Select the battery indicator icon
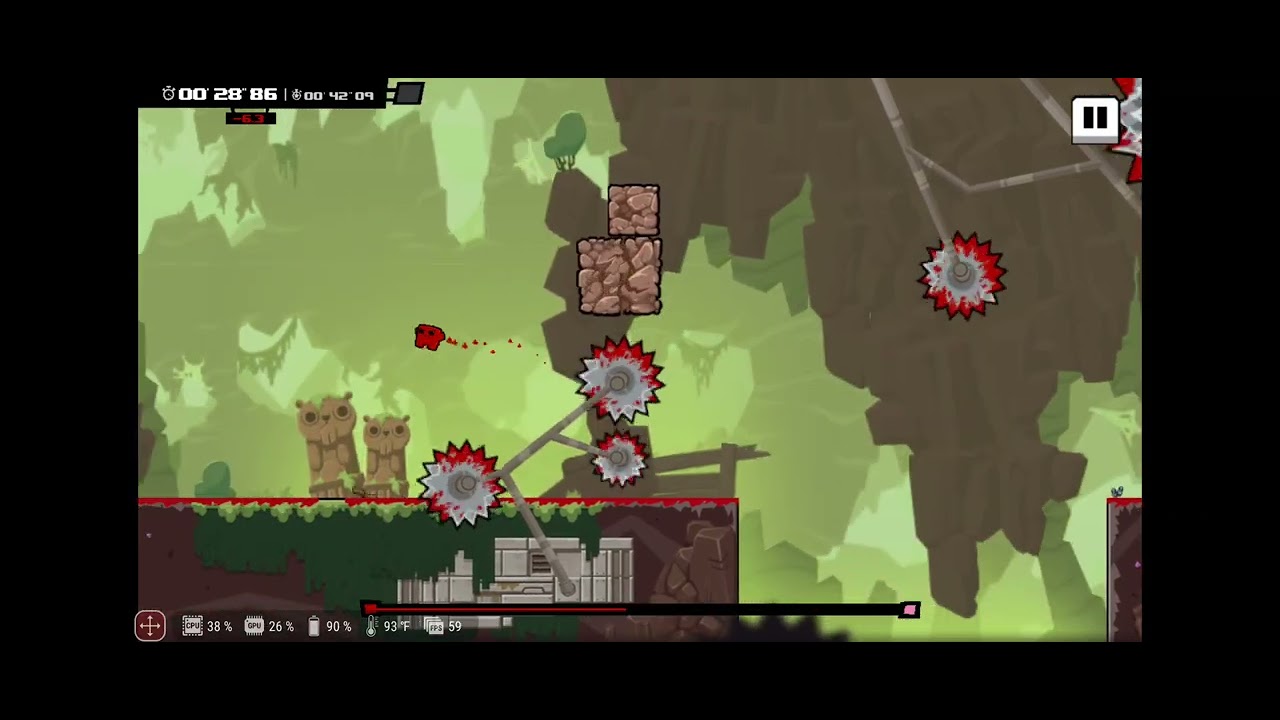Viewport: 1280px width, 720px height. point(313,626)
